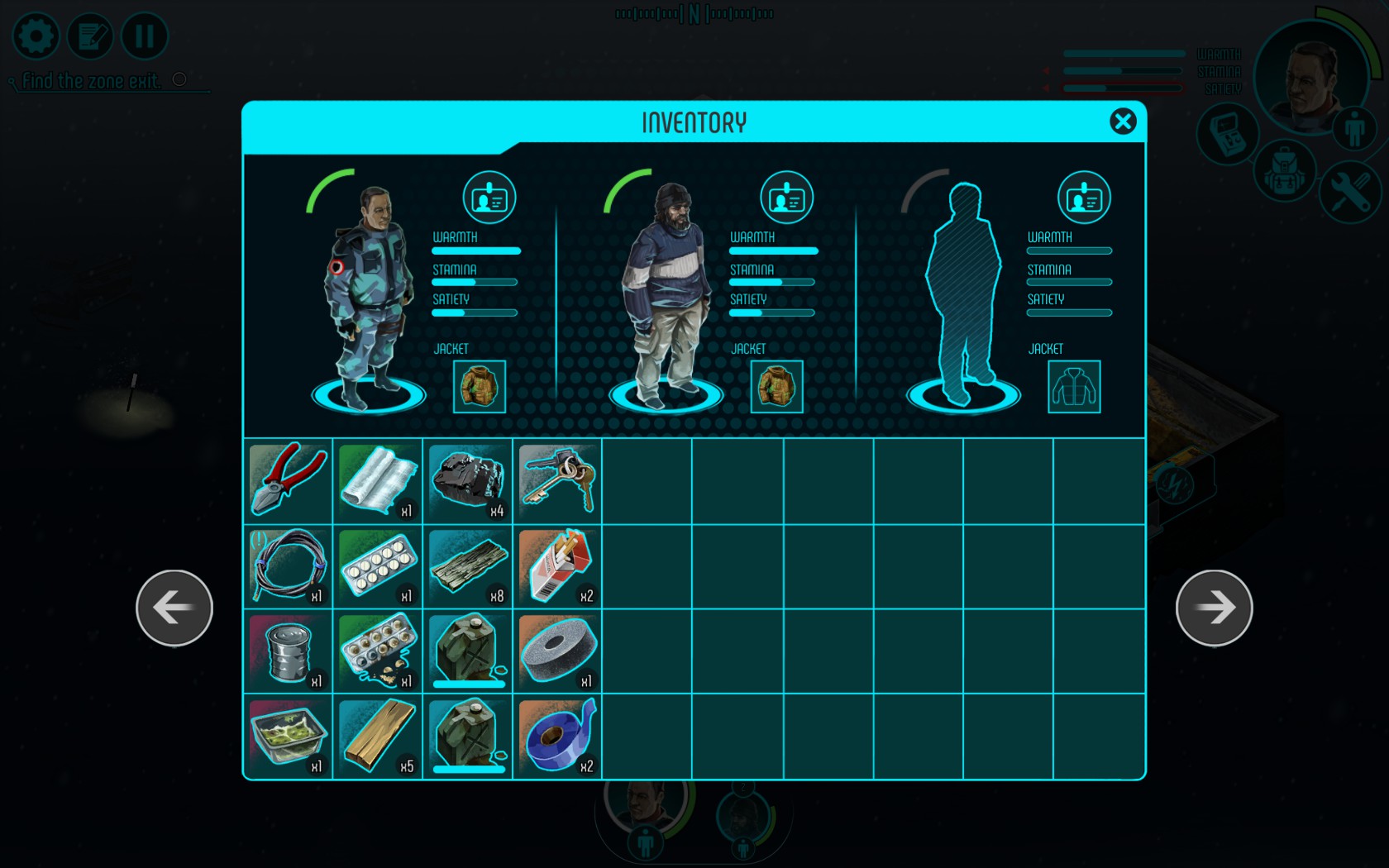Select the empty third character jacket slot
This screenshot has height=868, width=1389.
[x=1074, y=386]
